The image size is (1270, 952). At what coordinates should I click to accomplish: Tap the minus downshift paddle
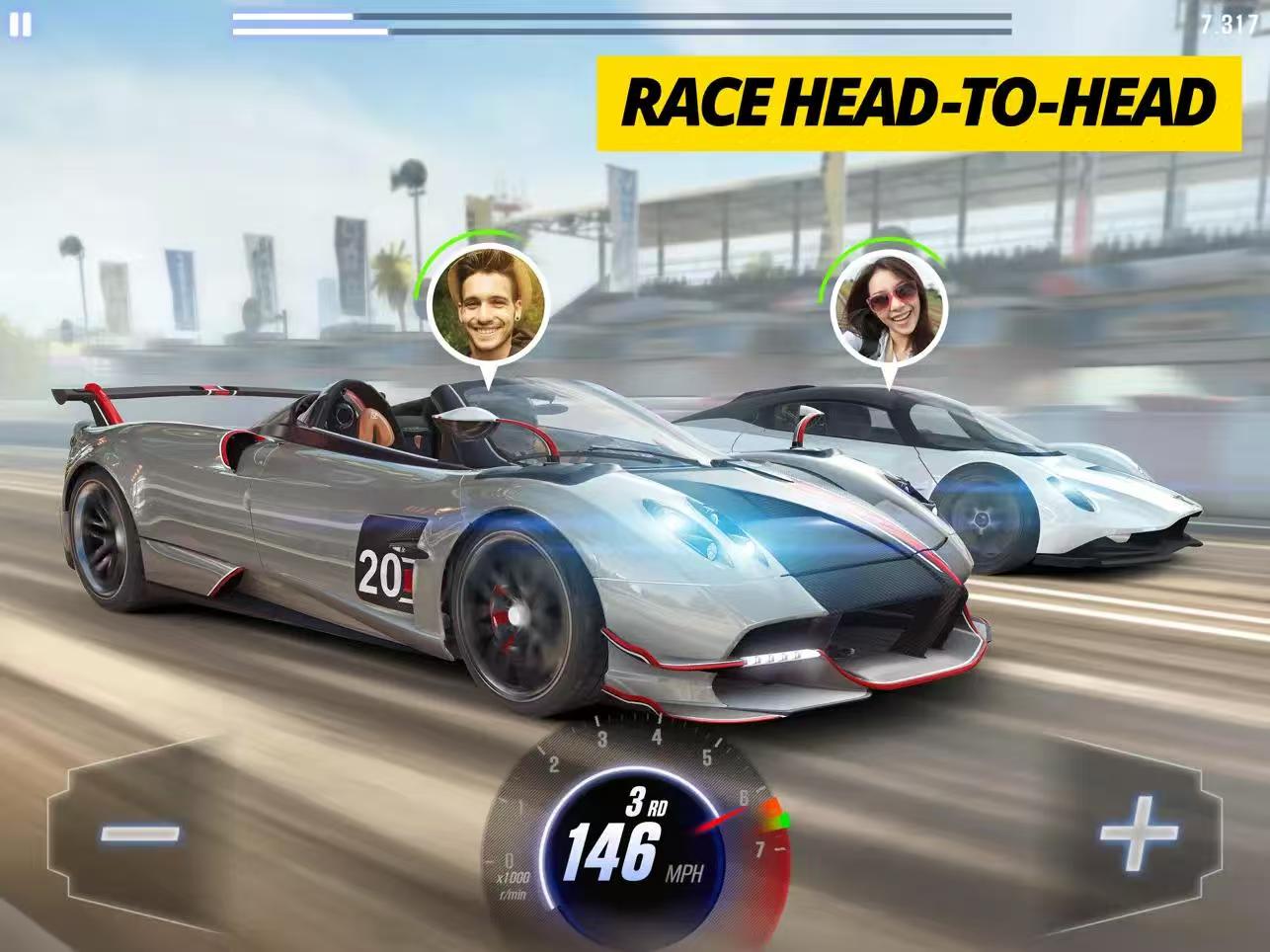pos(140,833)
